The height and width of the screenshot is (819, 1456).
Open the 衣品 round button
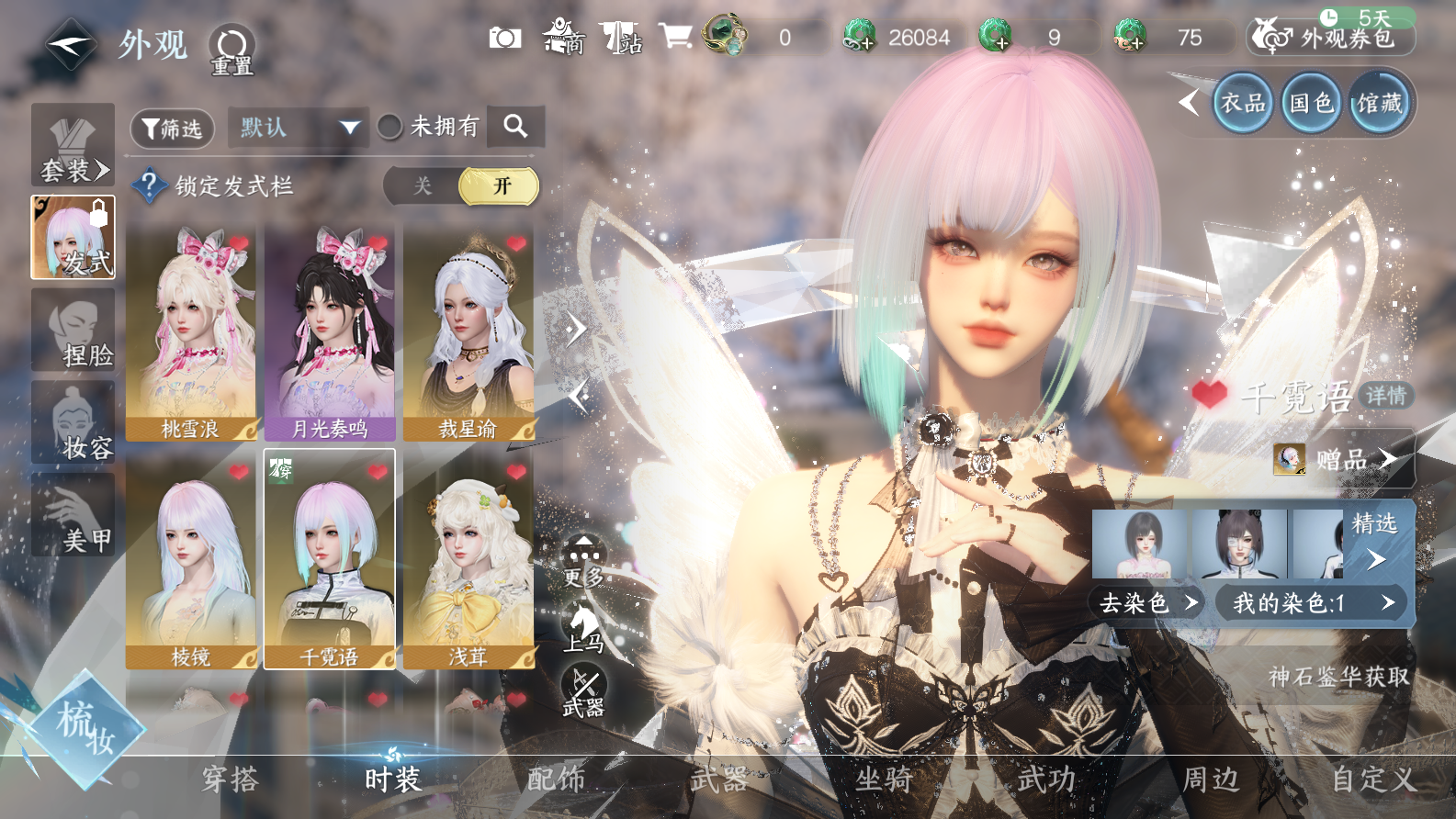click(1242, 103)
